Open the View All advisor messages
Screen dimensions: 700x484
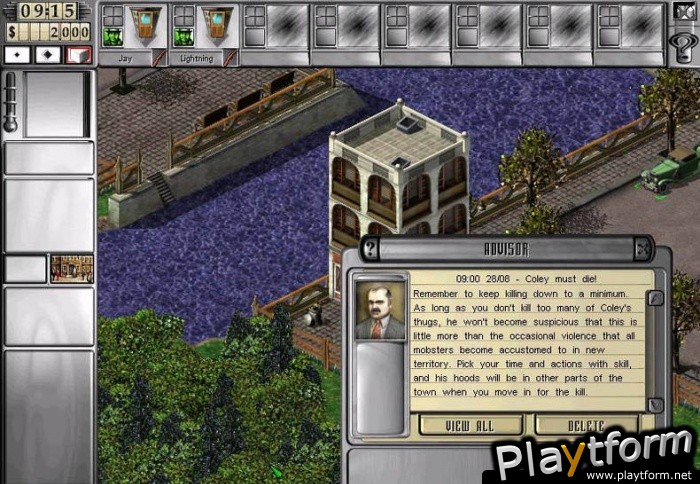click(471, 425)
